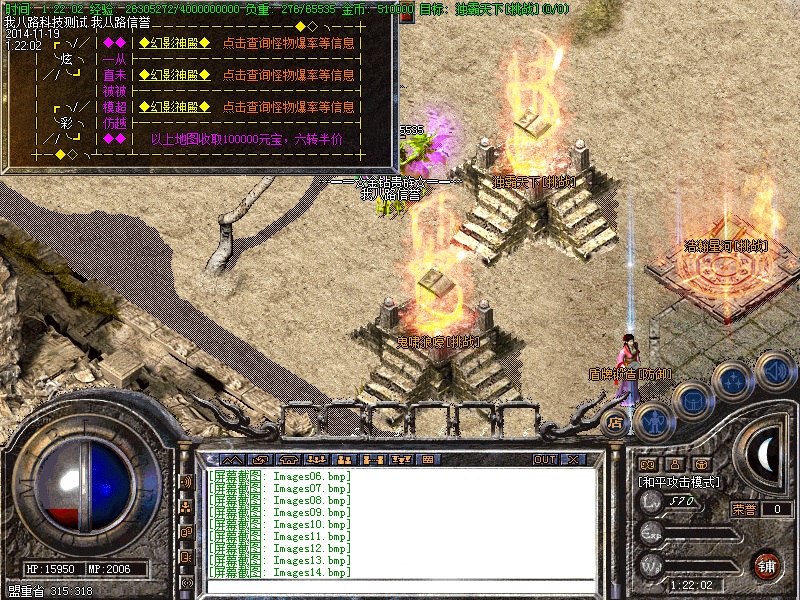Open the skills round button with sparkles
Viewport: 800px width, 600px height.
[734, 381]
